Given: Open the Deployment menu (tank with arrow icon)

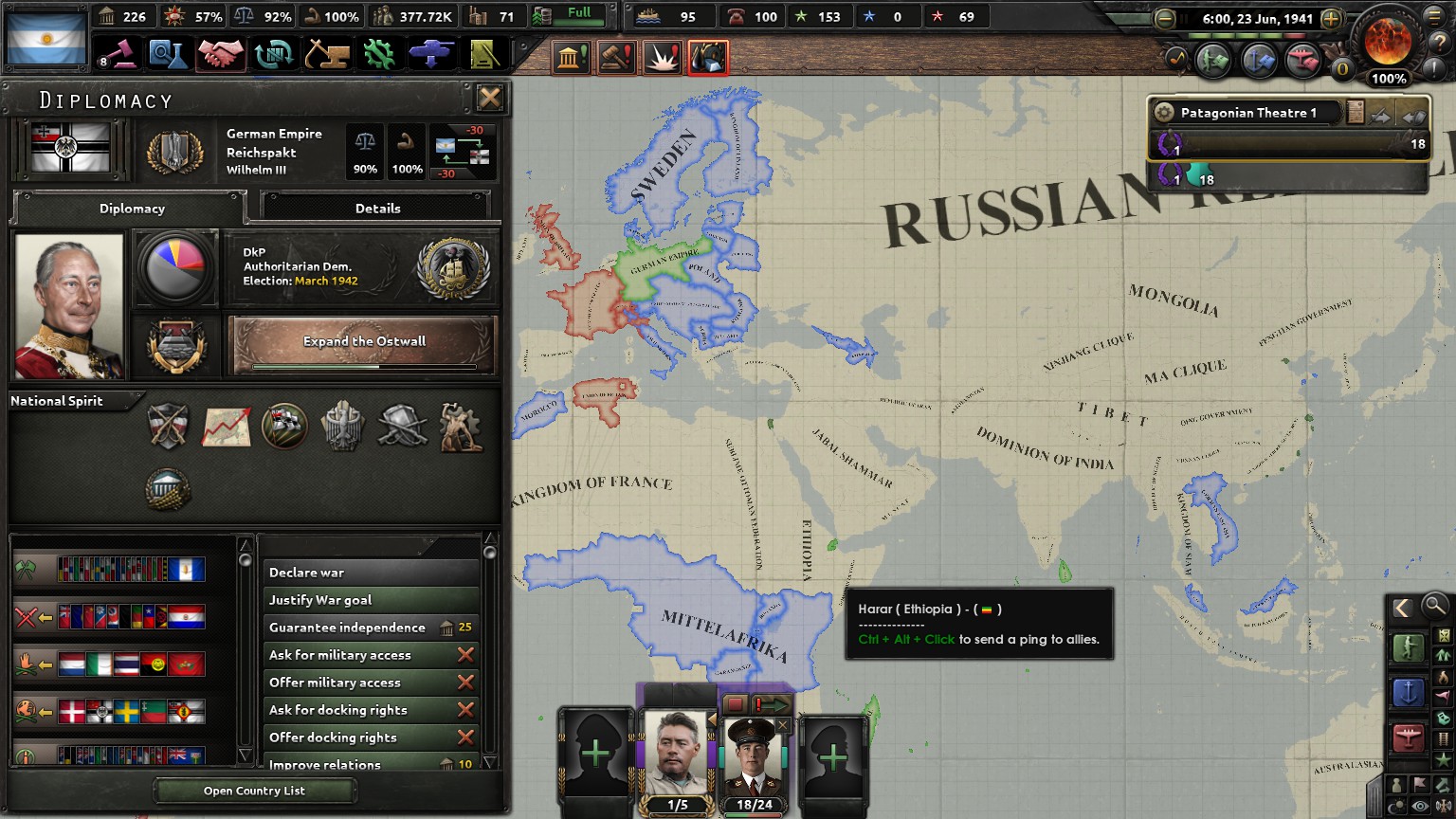Looking at the screenshot, I should coord(431,54).
